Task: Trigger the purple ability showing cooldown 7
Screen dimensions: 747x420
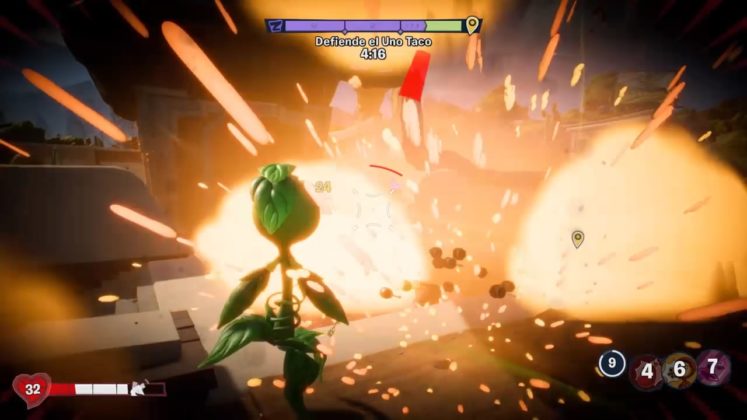Action: pos(713,369)
